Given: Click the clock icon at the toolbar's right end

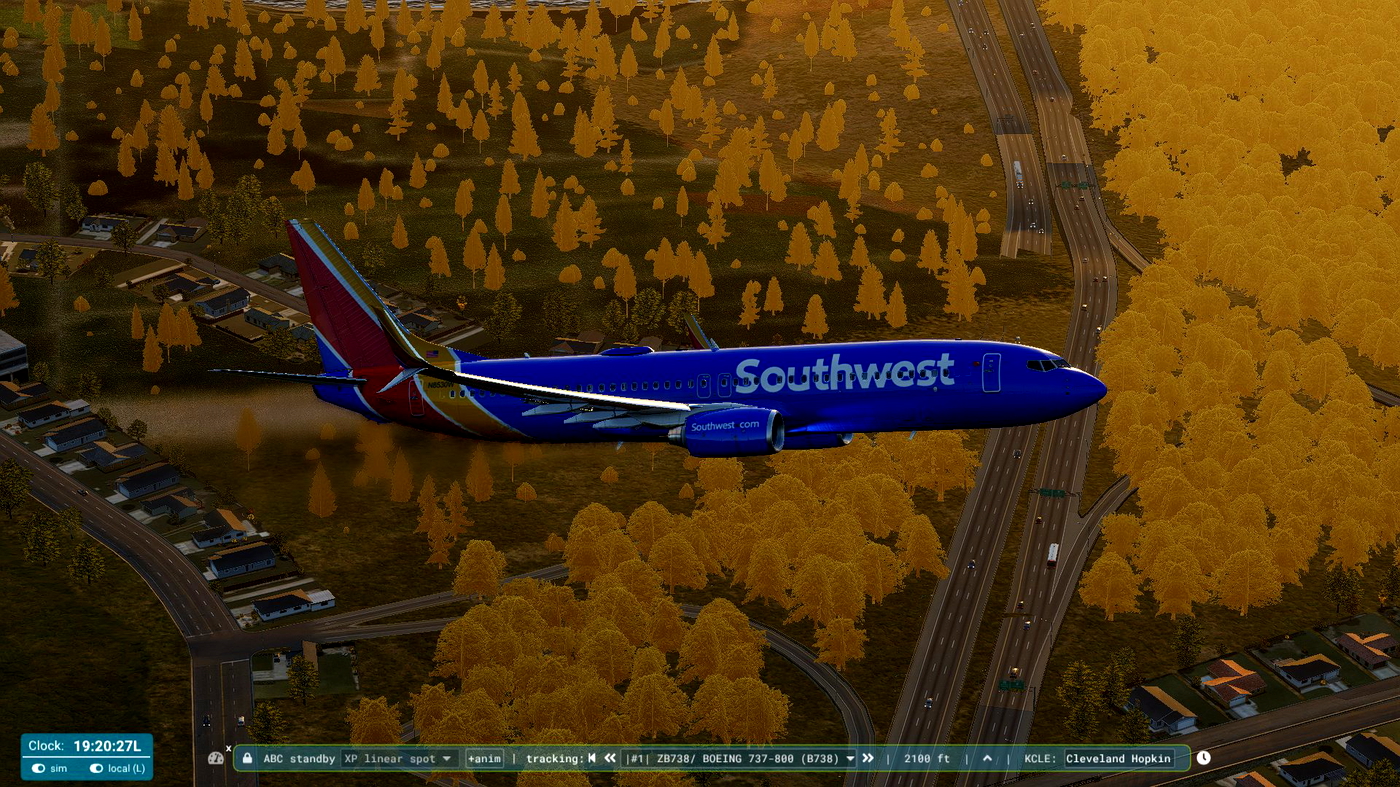Looking at the screenshot, I should [1203, 758].
